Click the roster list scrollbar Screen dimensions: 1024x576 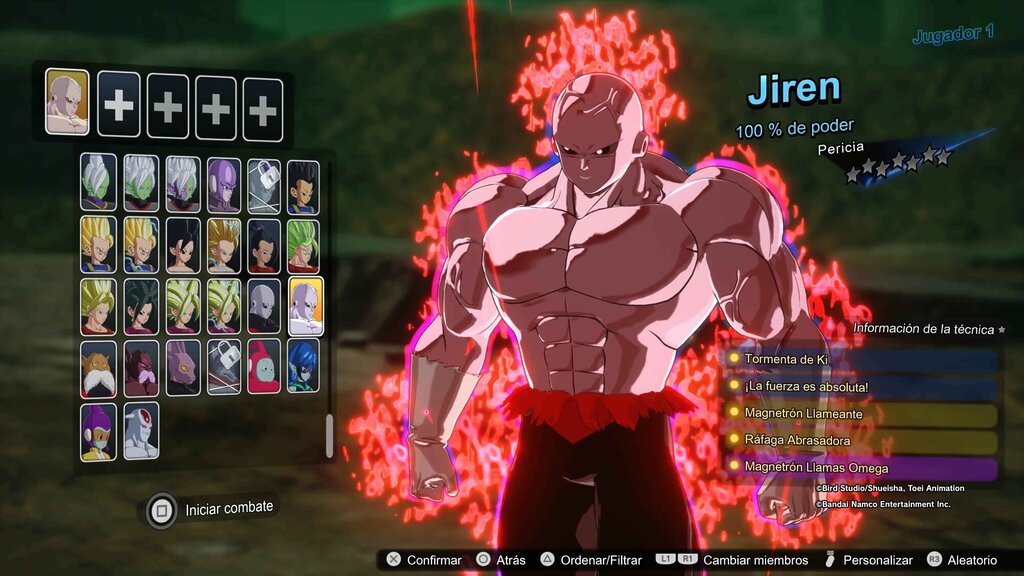(329, 435)
